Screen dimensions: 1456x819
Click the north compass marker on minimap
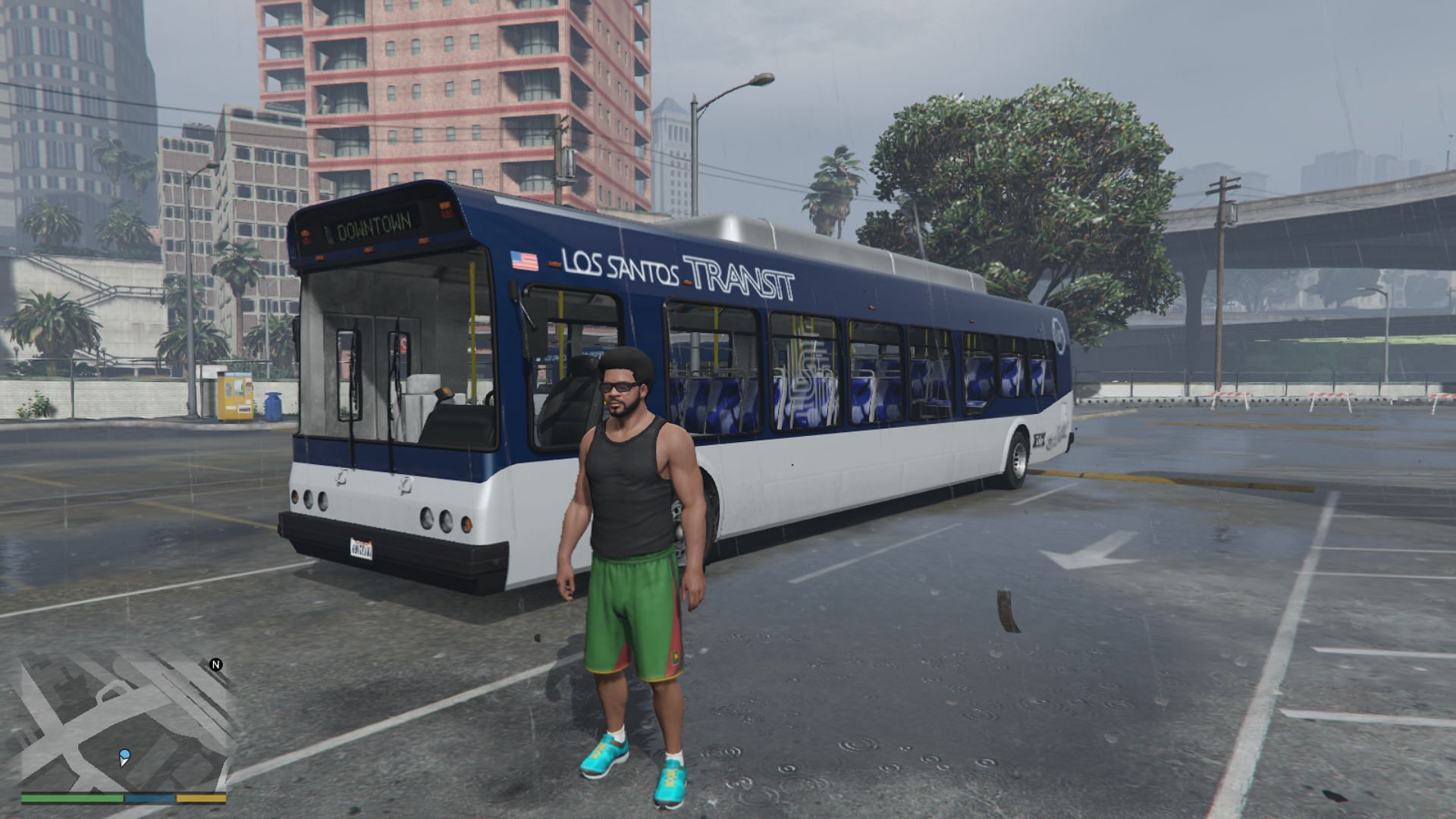(216, 665)
